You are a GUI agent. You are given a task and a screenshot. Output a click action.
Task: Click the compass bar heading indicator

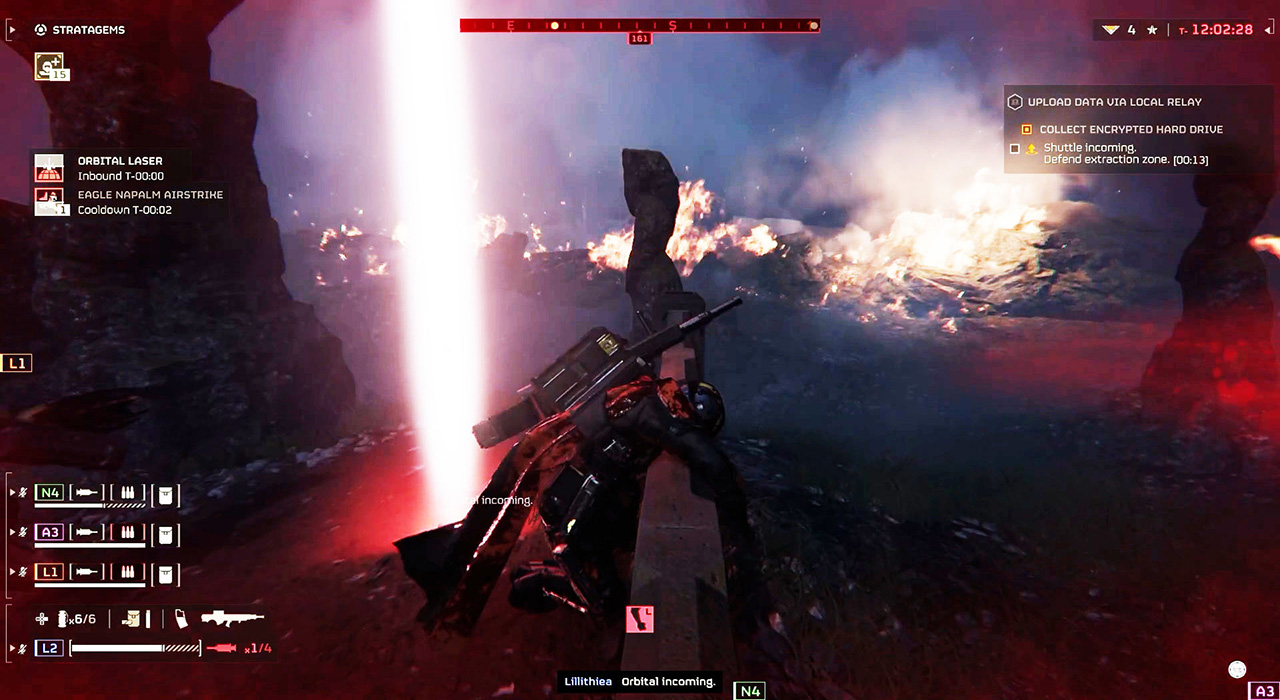639,39
